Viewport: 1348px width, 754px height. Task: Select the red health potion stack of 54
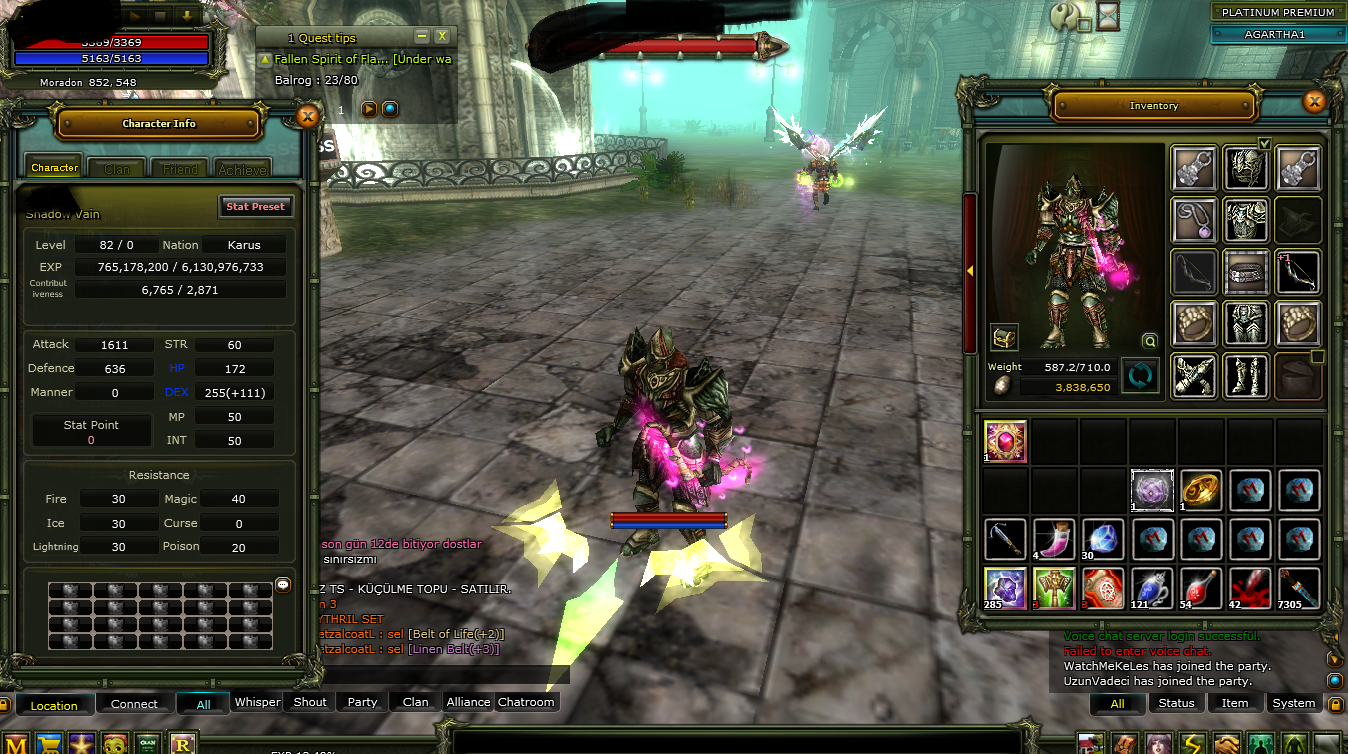point(1198,588)
